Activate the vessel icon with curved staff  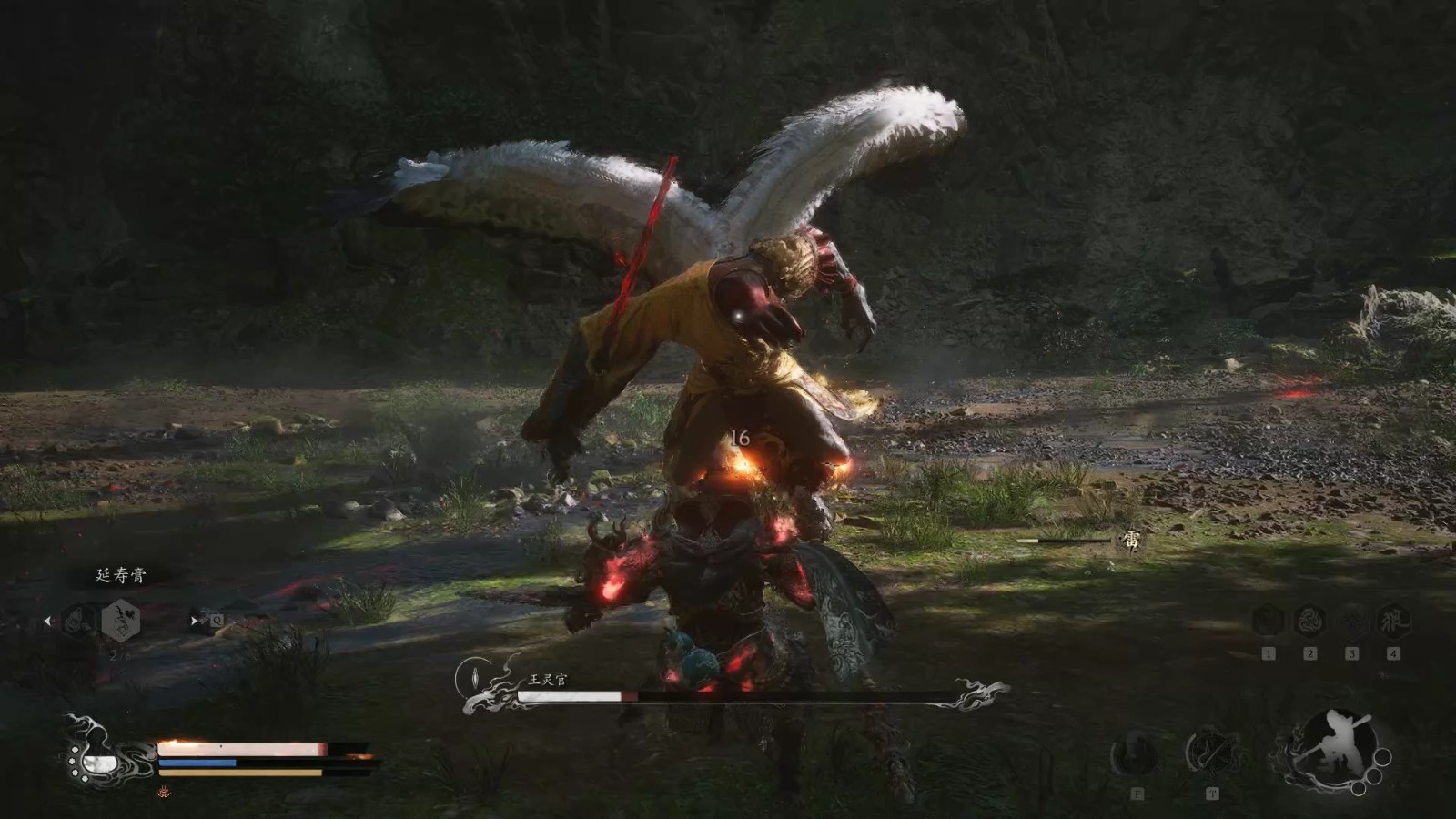tap(1212, 753)
